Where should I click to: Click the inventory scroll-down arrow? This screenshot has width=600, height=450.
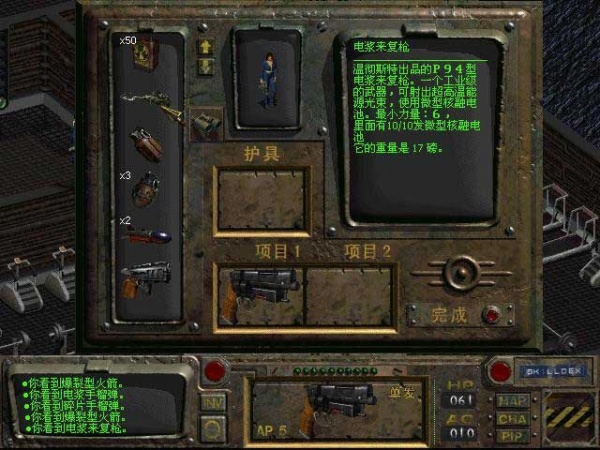pos(207,67)
